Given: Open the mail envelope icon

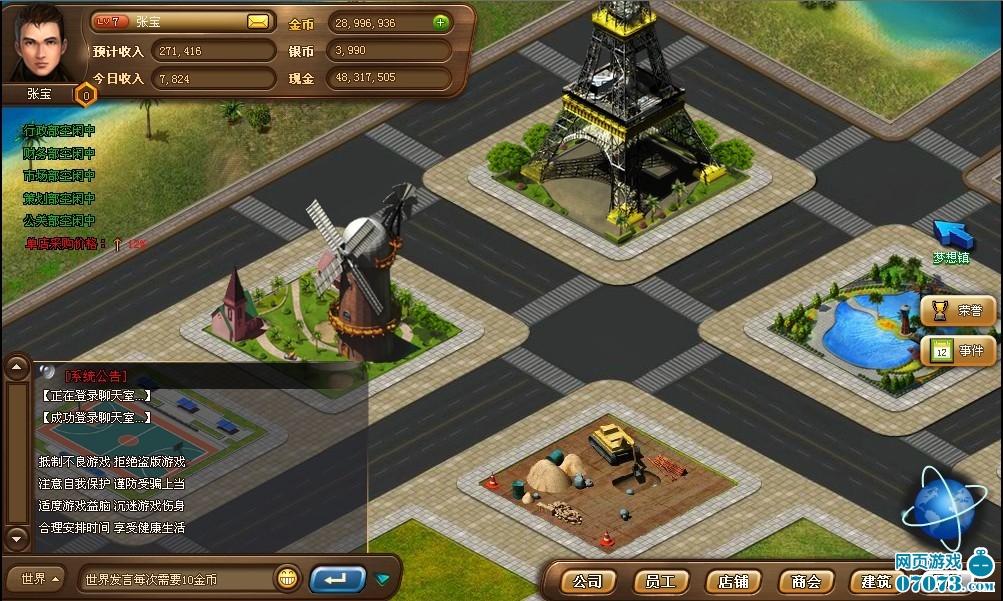Looking at the screenshot, I should click(x=258, y=21).
